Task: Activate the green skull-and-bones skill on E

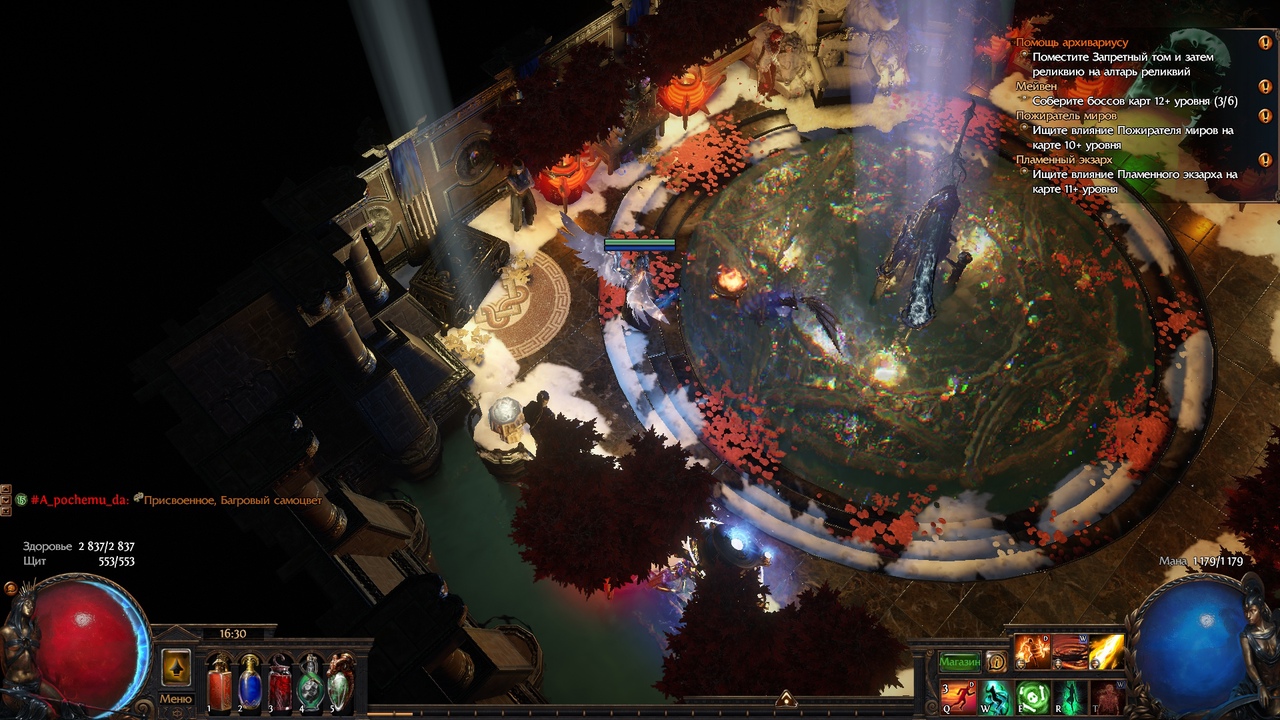Action: [1032, 696]
